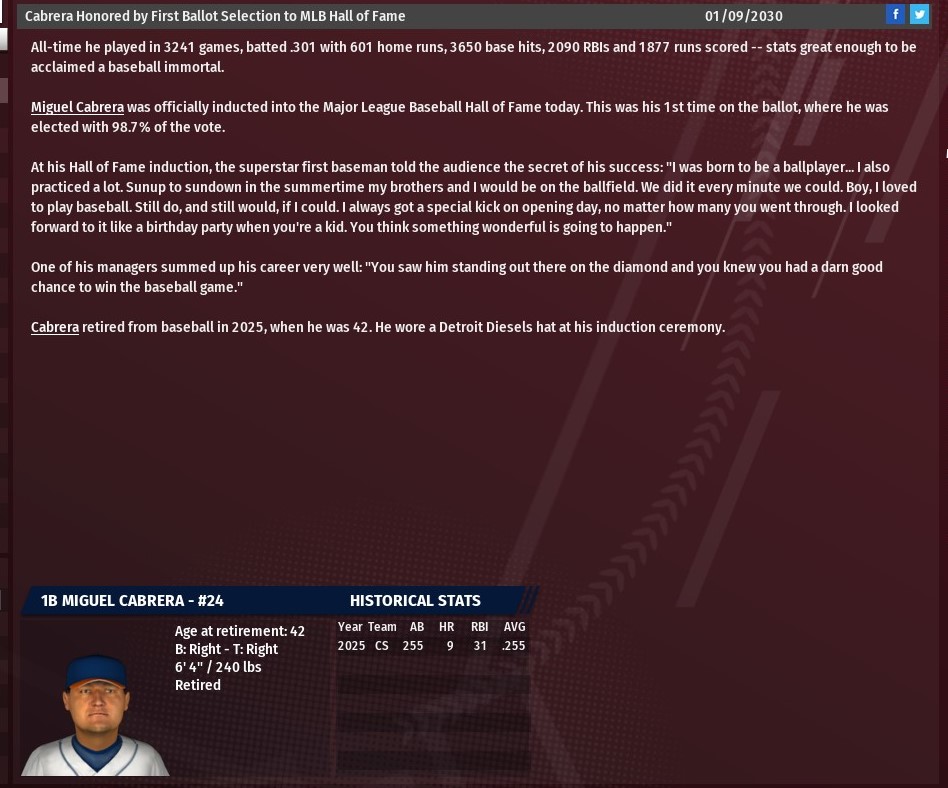Image resolution: width=948 pixels, height=788 pixels.
Task: Follow the underlined Cabrera retirement link
Action: 55,327
